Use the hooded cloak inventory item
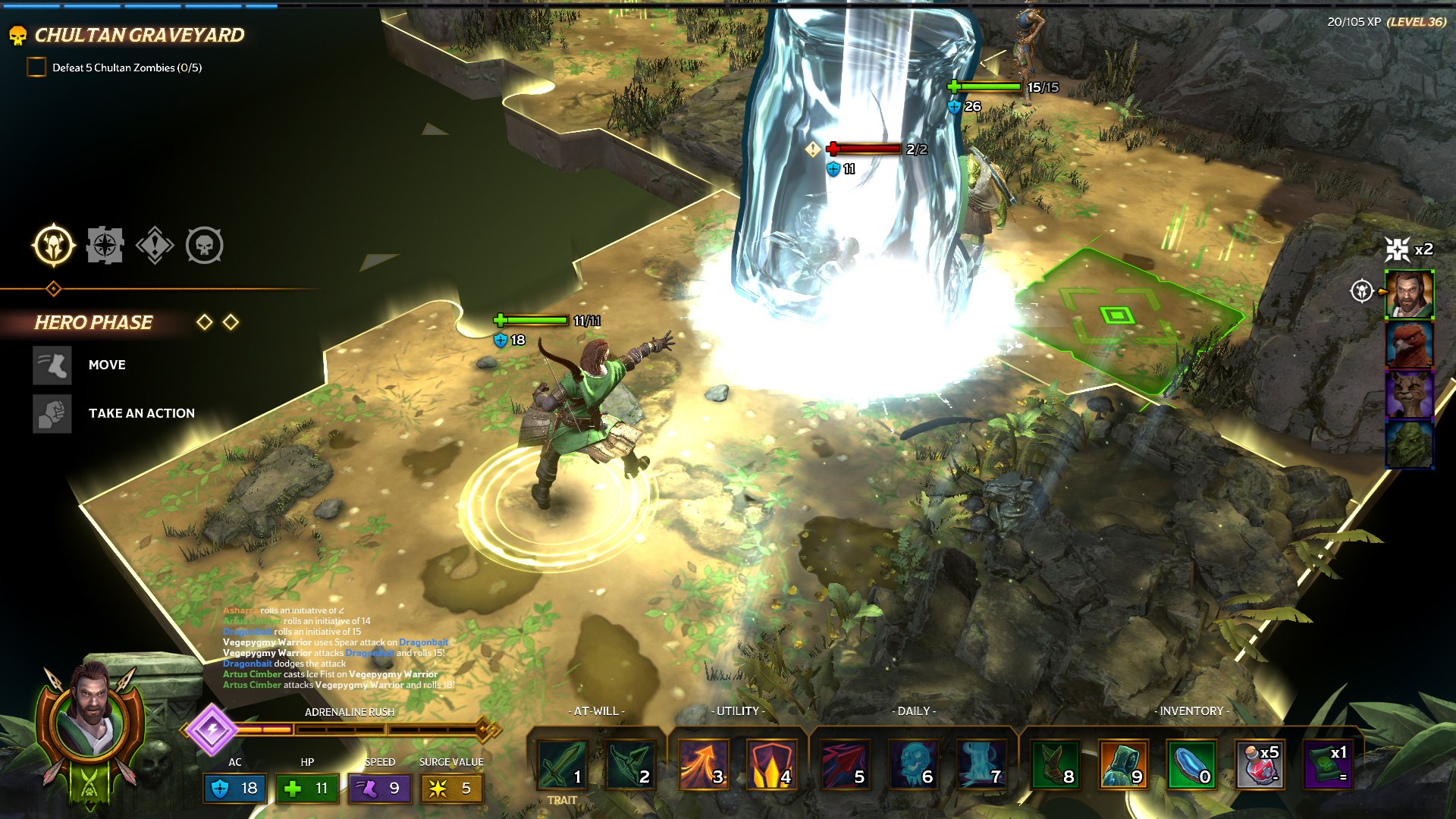Screen dimensions: 1456x819 (x=1123, y=765)
